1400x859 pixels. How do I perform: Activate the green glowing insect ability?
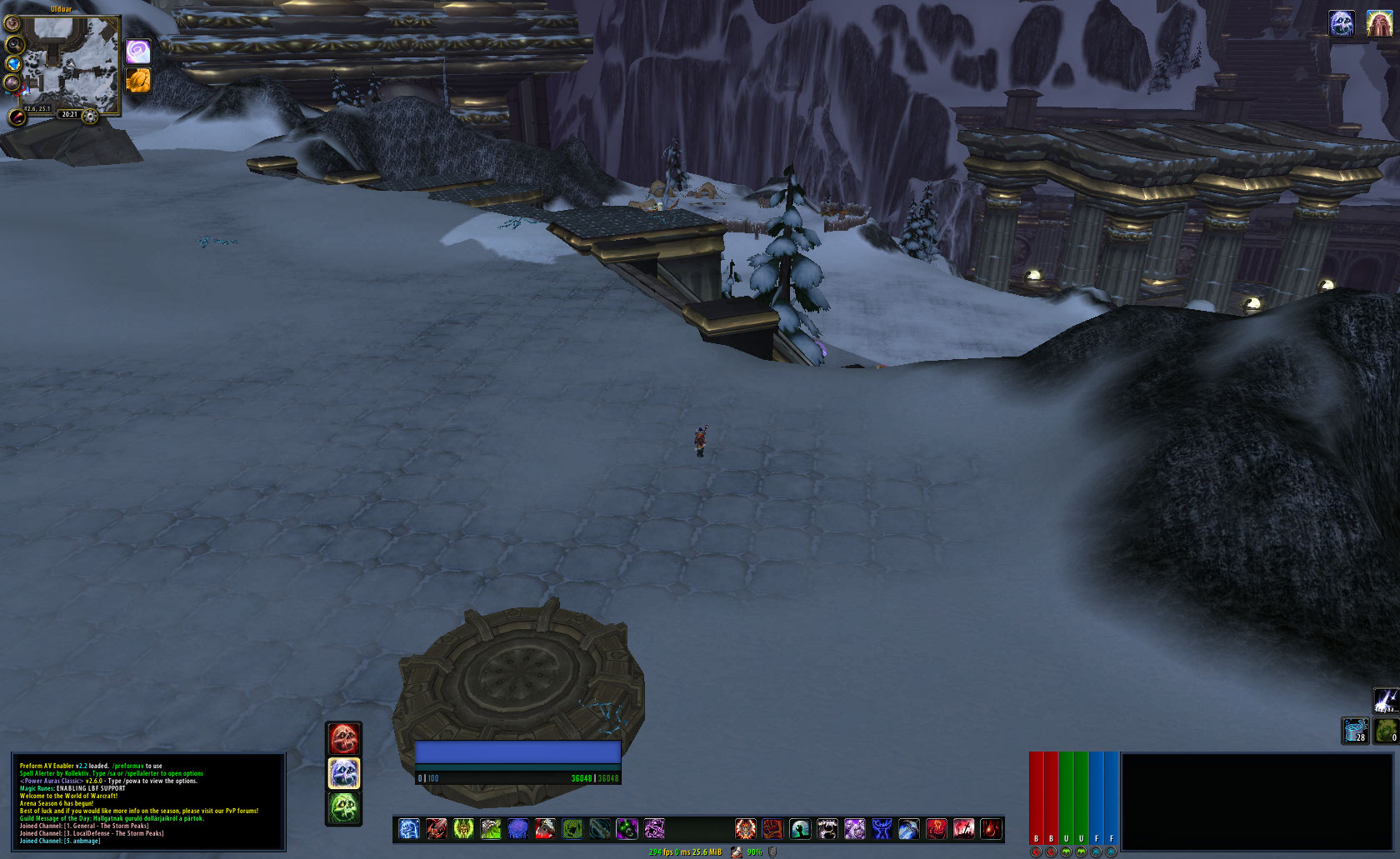coord(464,829)
